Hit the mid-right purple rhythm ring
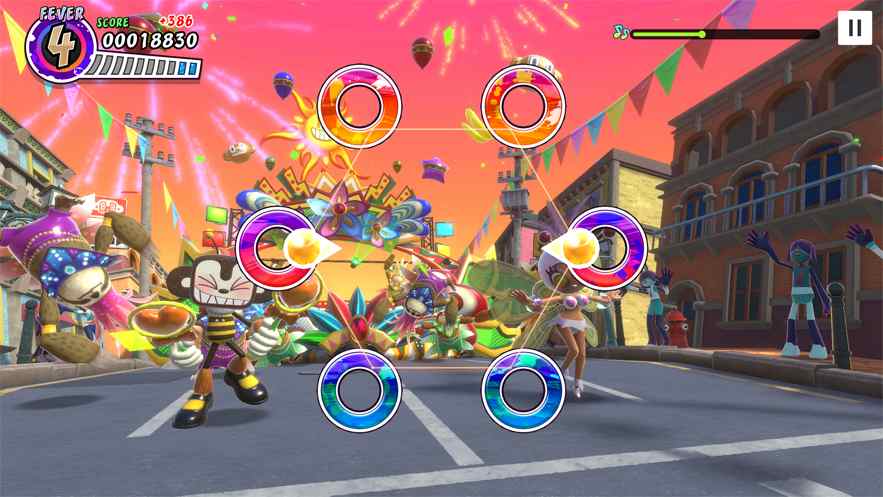 [x=606, y=248]
